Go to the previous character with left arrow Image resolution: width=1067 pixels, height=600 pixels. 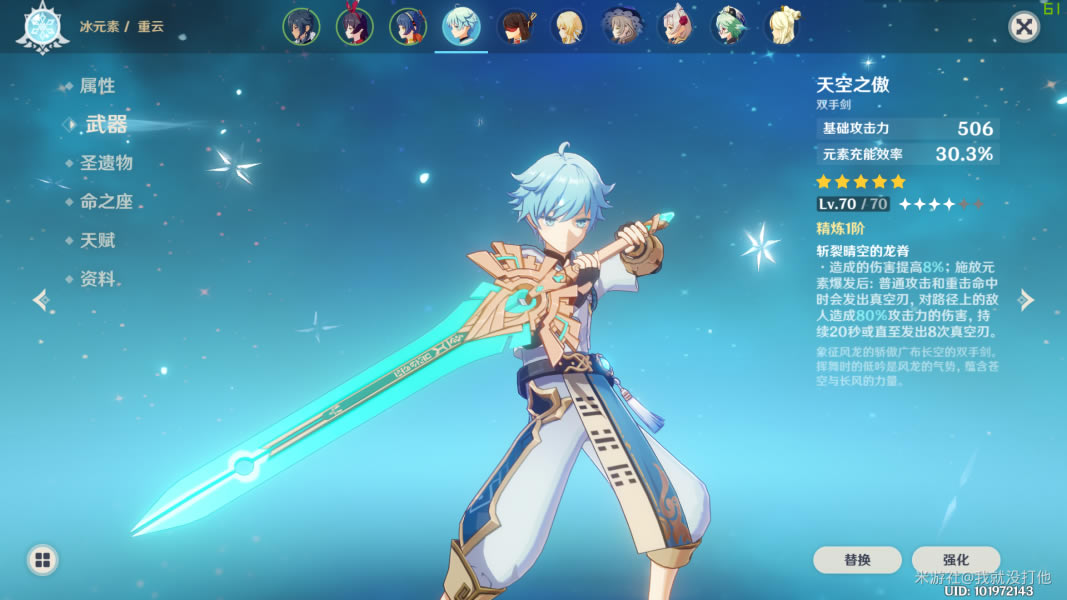pyautogui.click(x=40, y=300)
